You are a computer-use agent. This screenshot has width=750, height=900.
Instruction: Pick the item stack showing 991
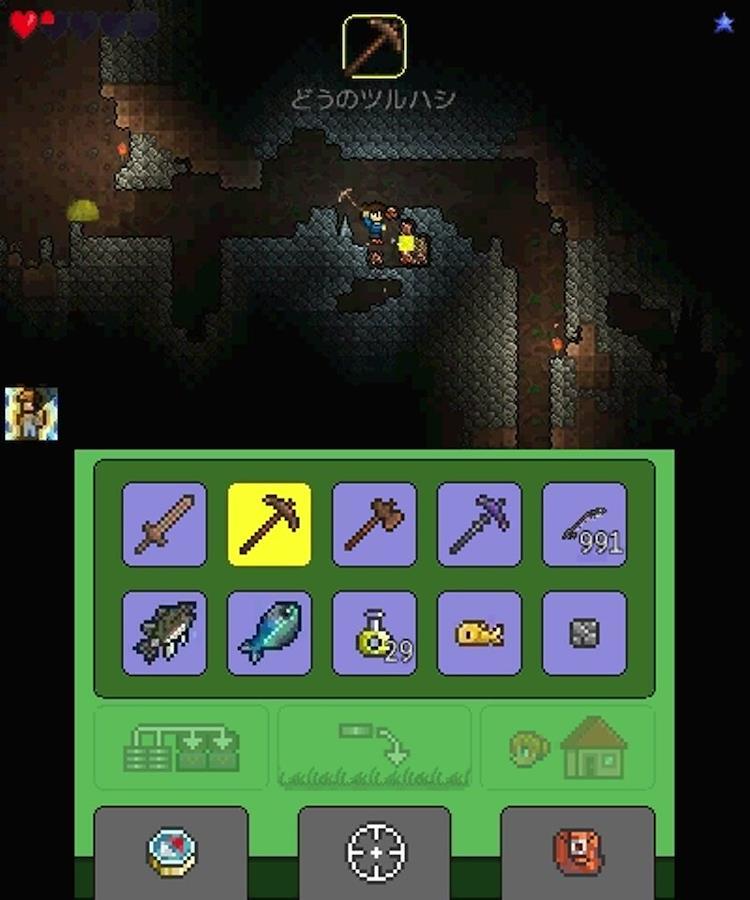pos(584,524)
